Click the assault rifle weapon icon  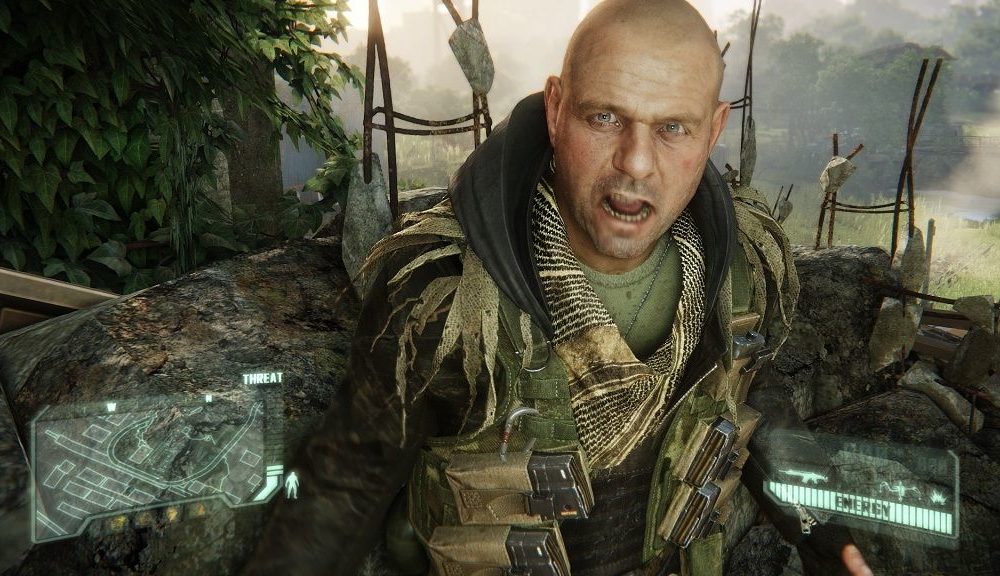tap(805, 476)
